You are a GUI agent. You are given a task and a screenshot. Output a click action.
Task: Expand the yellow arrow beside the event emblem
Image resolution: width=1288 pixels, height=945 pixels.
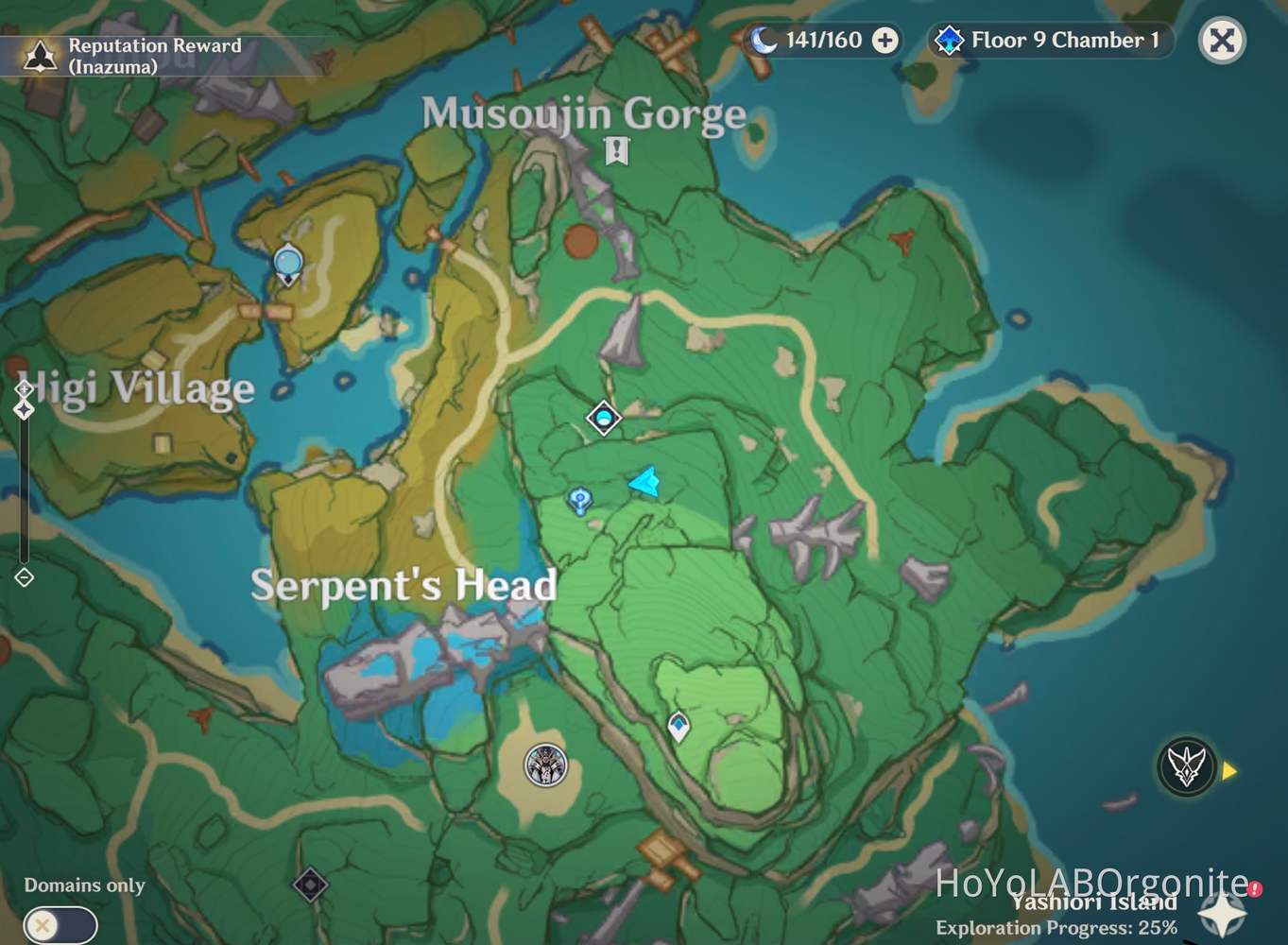click(x=1228, y=770)
